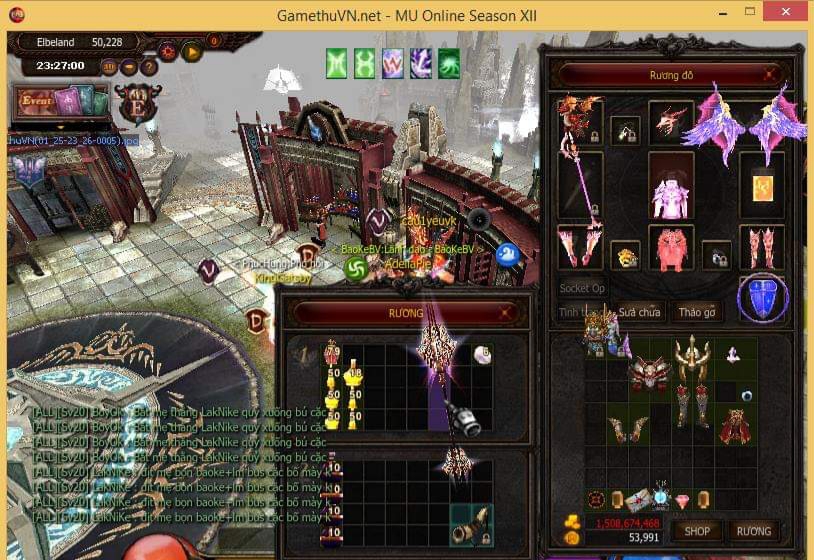The height and width of the screenshot is (560, 814).
Task: Click the question mark help button
Action: [148, 67]
